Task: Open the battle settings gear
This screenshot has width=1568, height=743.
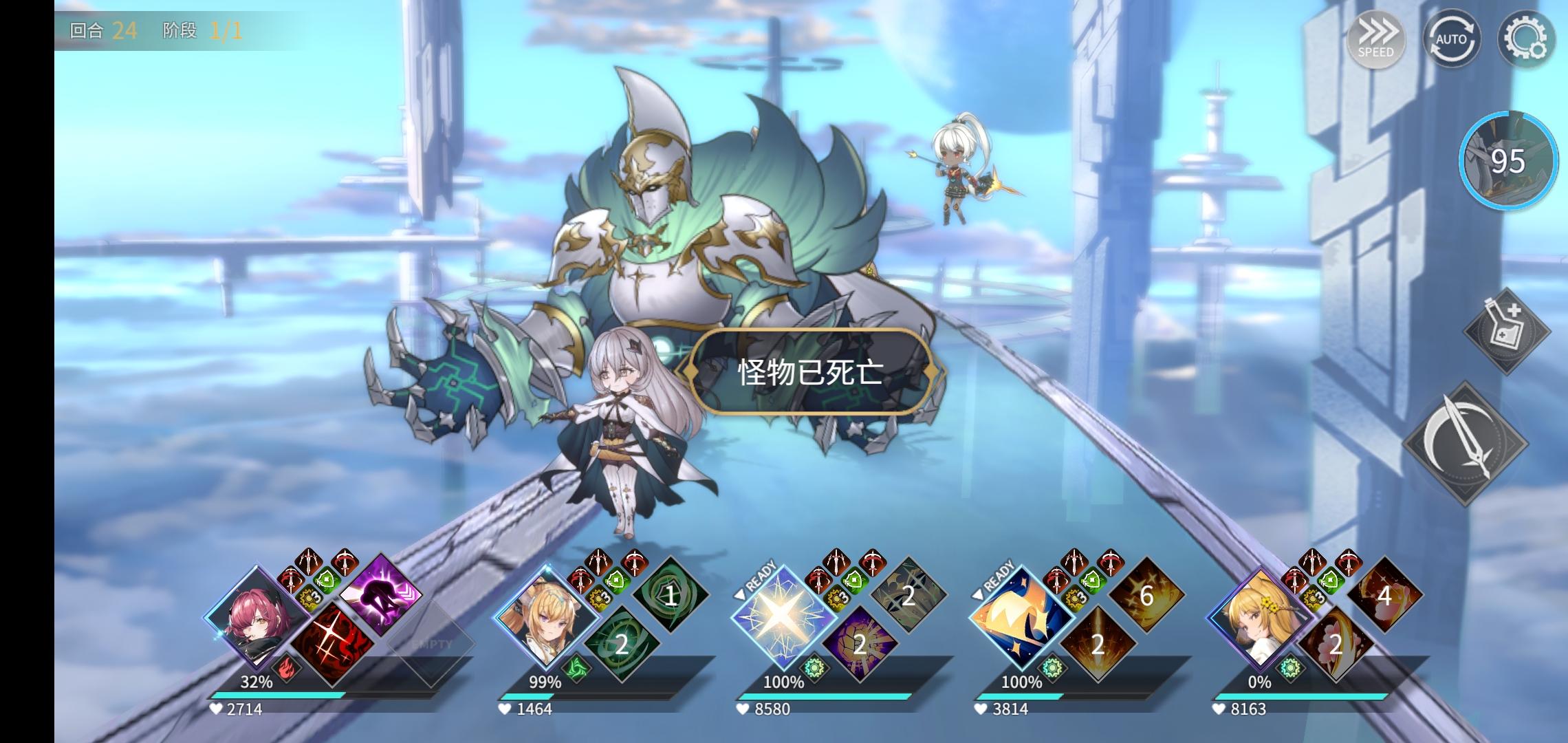Action: click(x=1527, y=39)
